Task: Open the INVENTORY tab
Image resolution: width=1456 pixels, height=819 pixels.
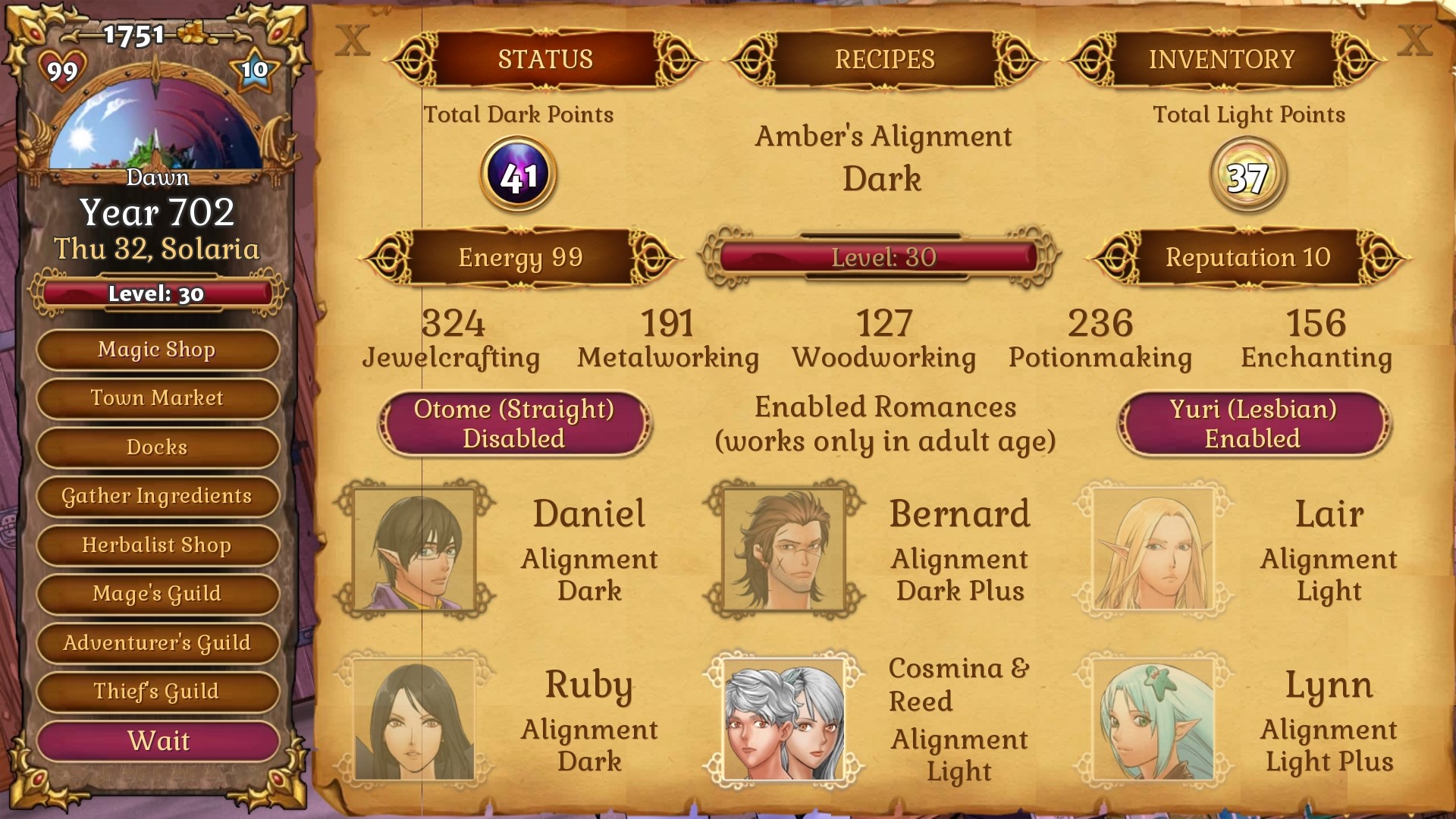Action: (x=1221, y=58)
